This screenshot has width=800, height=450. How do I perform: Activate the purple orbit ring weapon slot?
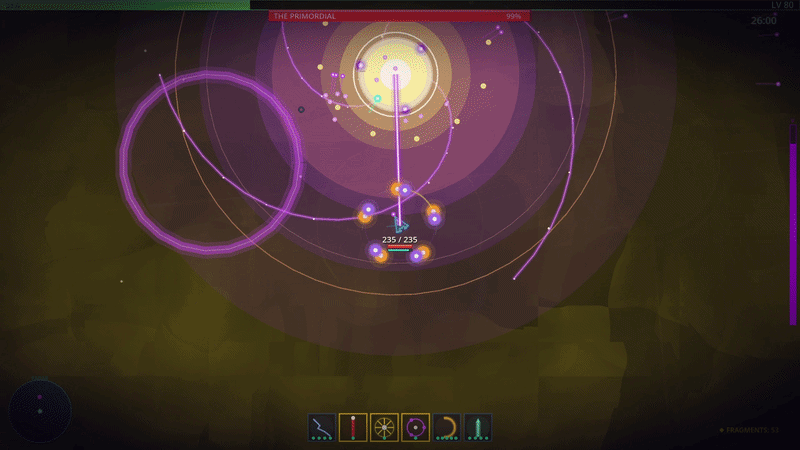pos(415,427)
